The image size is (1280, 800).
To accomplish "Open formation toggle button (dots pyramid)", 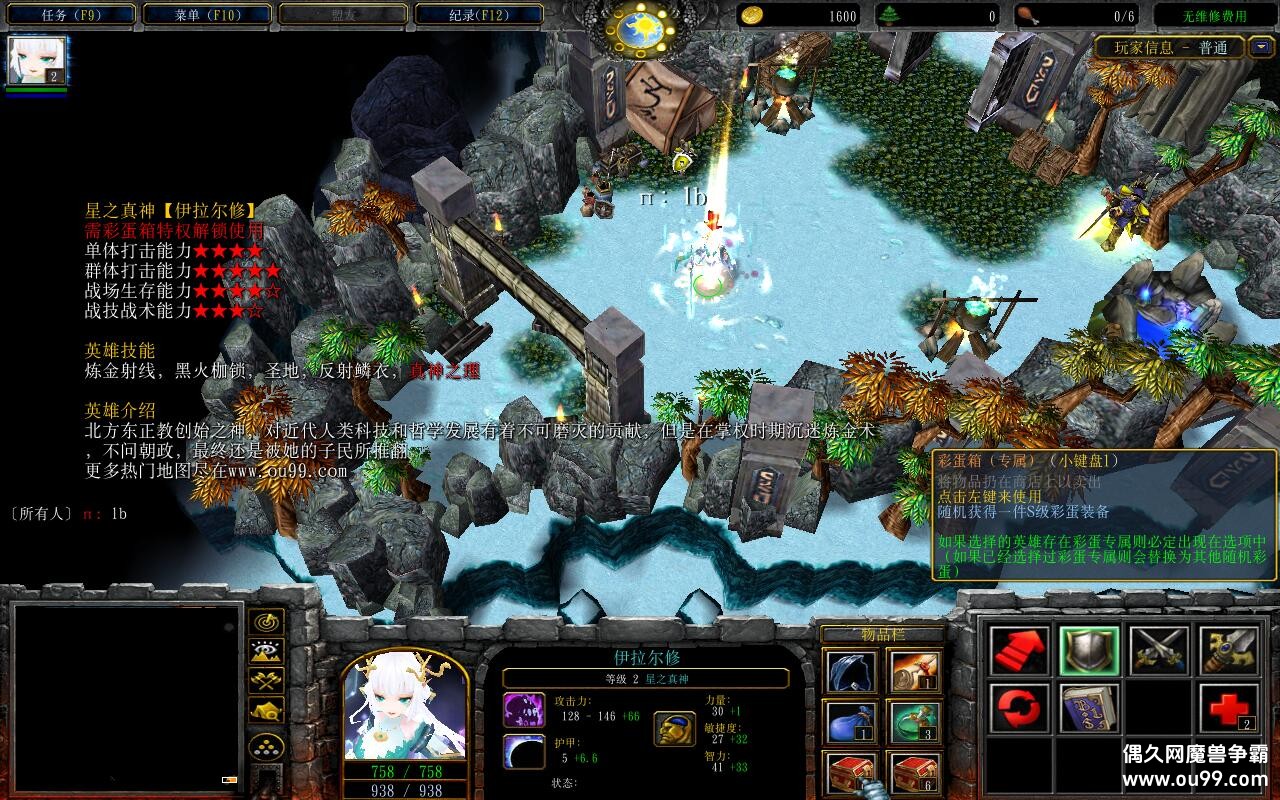I will point(267,747).
